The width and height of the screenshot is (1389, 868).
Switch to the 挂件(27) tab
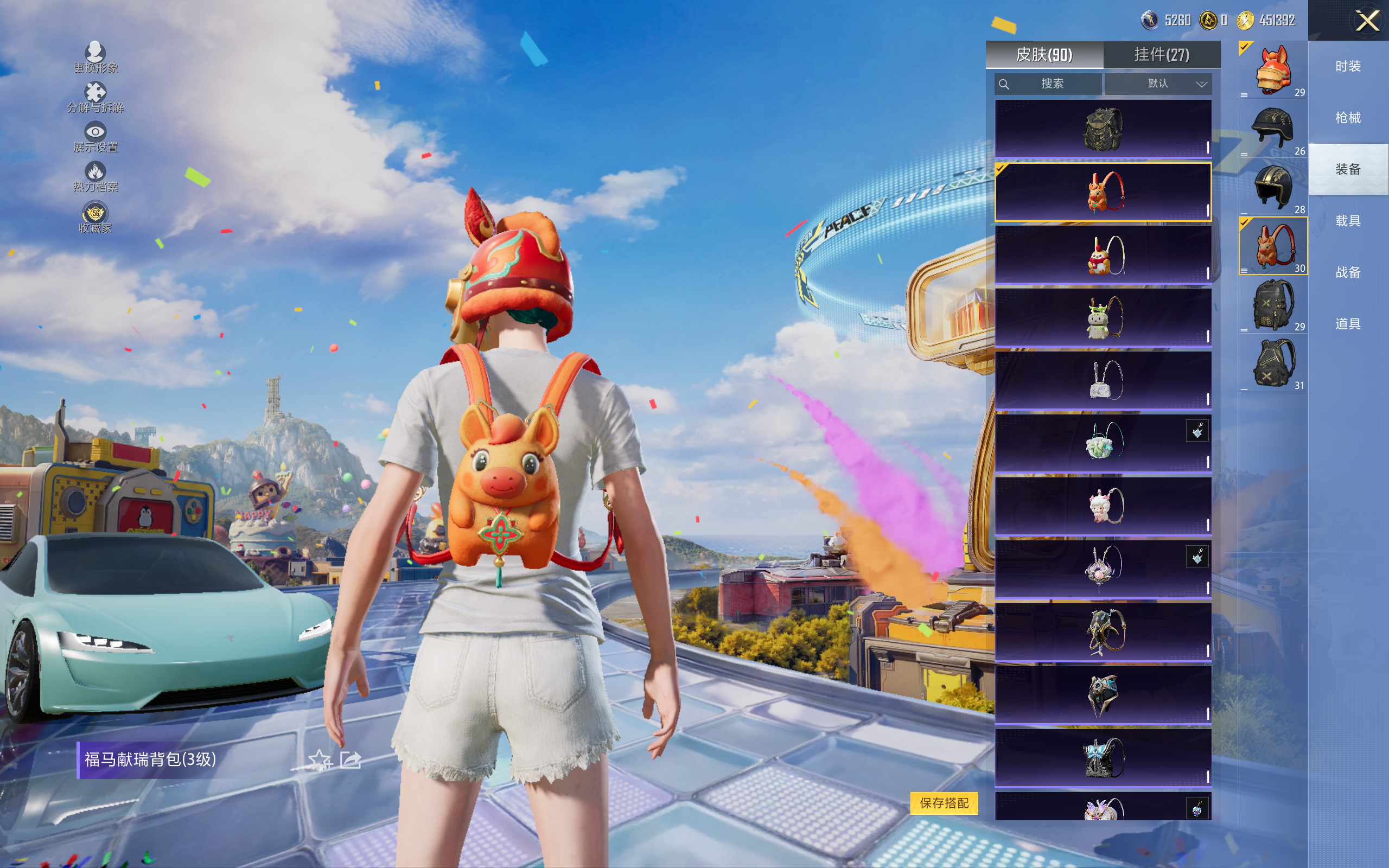1161,55
